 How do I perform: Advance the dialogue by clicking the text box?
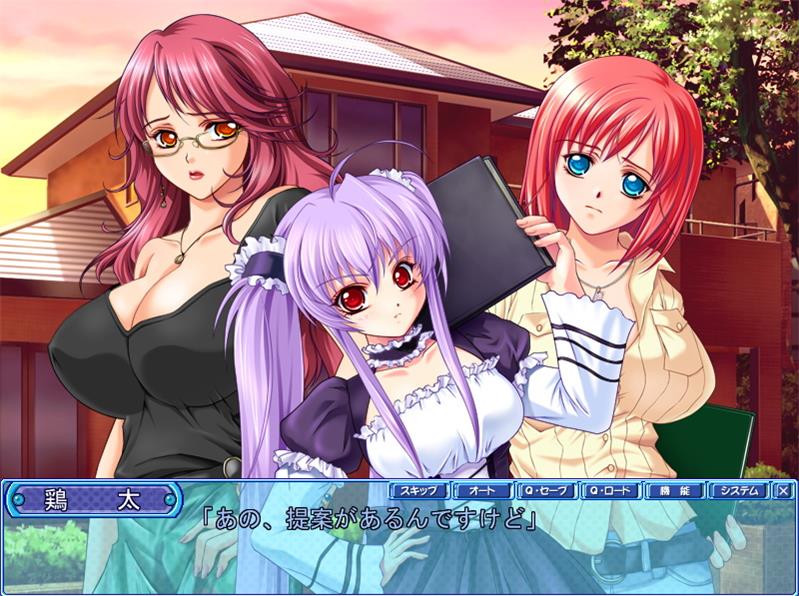(x=400, y=550)
